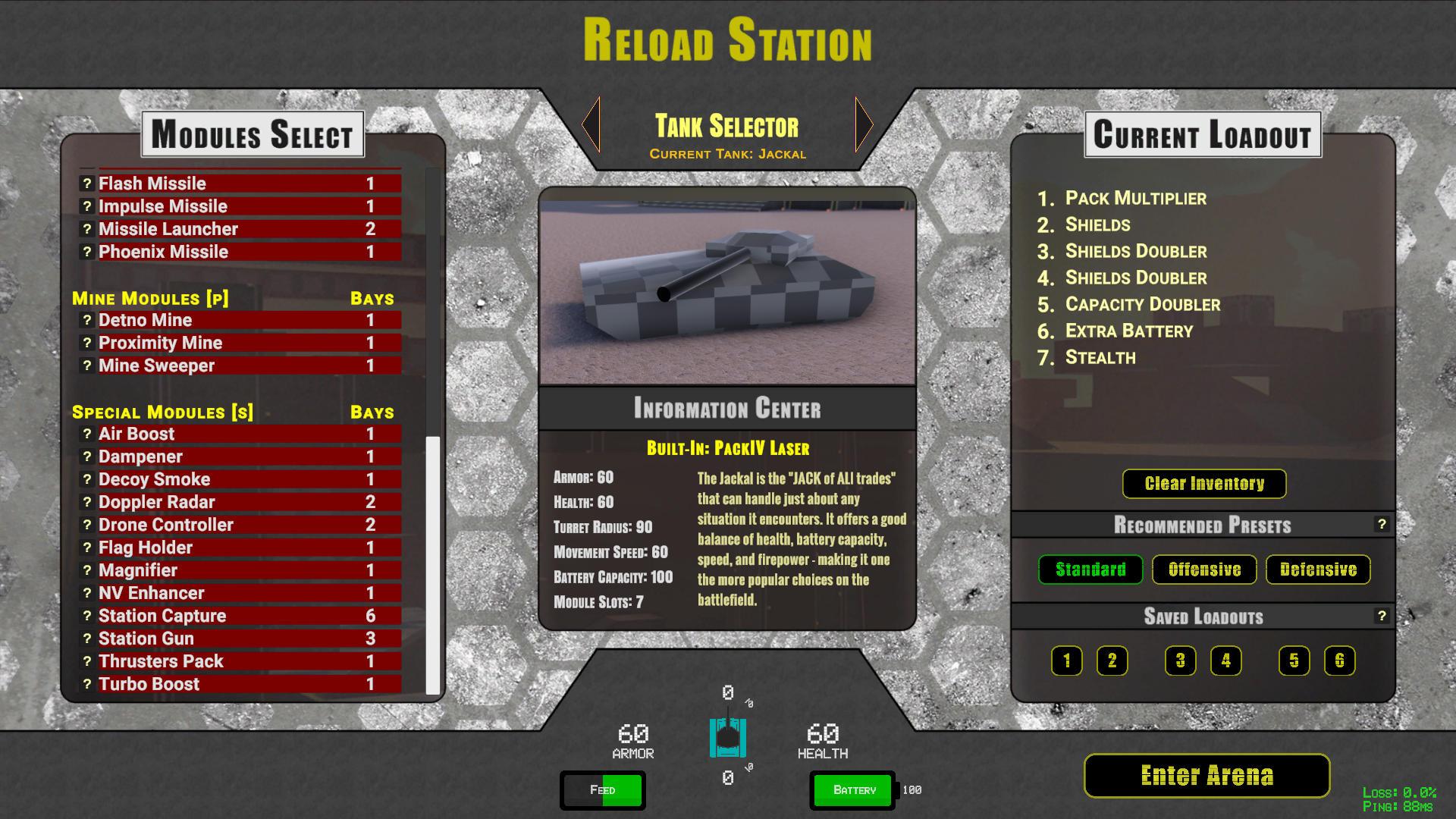Remove Stealth from the current loadout

1100,357
